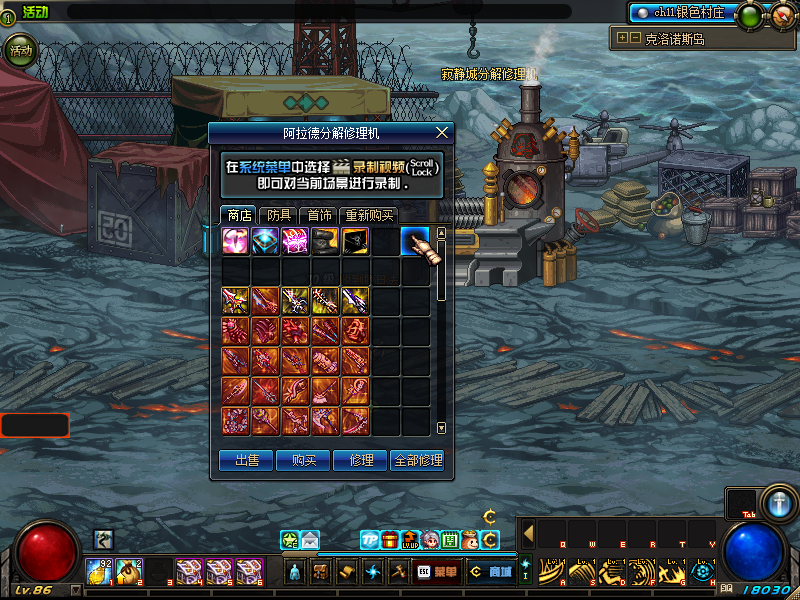Open the mail envelope icon
The height and width of the screenshot is (600, 800).
310,540
